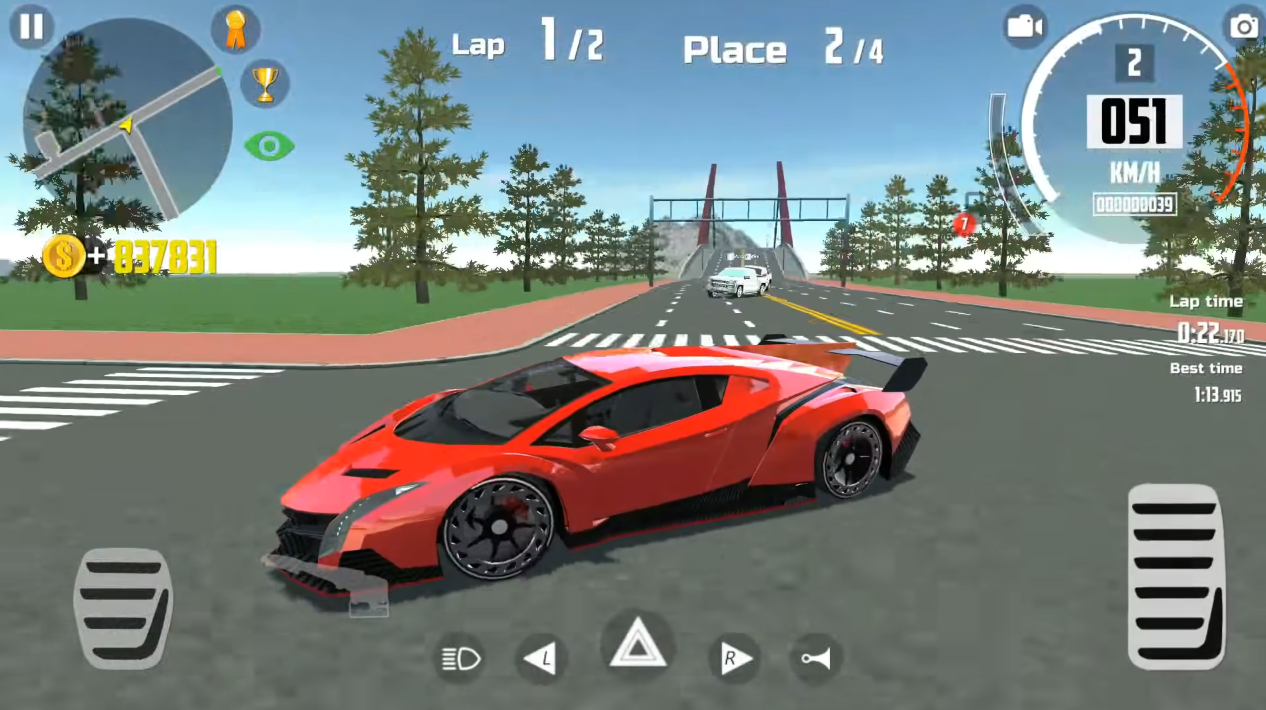Open the circular minimap
Image resolution: width=1266 pixels, height=710 pixels.
[x=127, y=120]
